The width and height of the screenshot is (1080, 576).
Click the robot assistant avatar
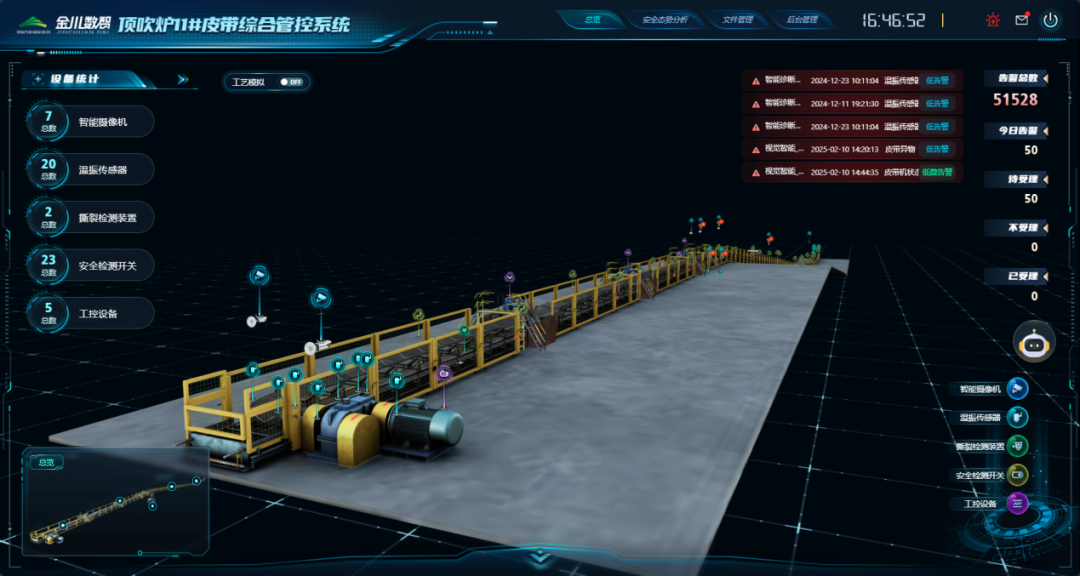1034,343
